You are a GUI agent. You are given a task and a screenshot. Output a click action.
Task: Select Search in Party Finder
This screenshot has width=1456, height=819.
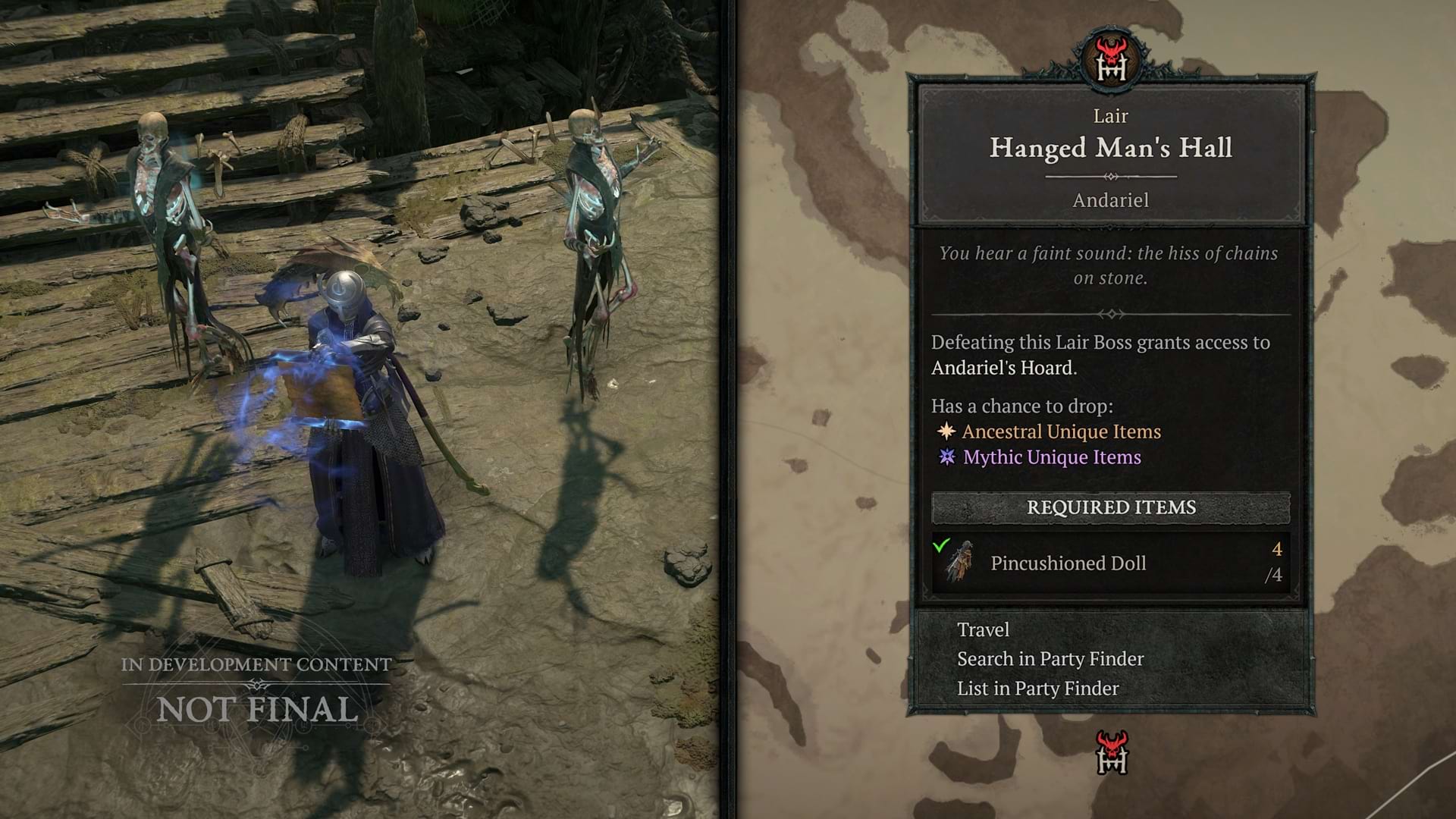pyautogui.click(x=1050, y=659)
